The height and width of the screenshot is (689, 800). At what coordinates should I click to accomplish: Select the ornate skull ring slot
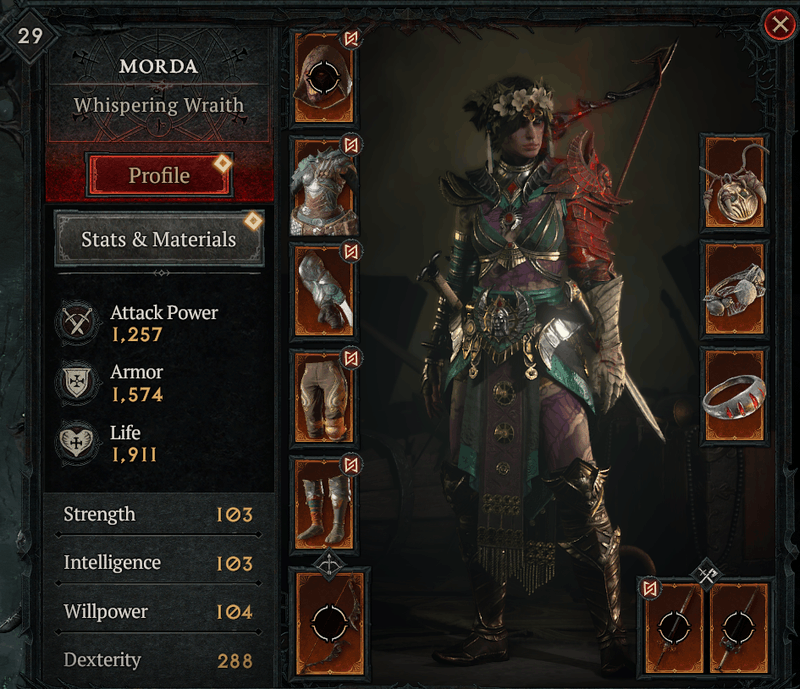[736, 290]
